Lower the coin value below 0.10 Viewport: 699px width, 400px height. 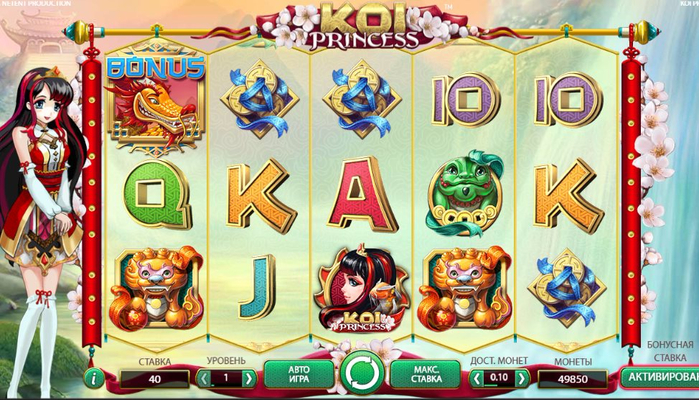coord(475,379)
